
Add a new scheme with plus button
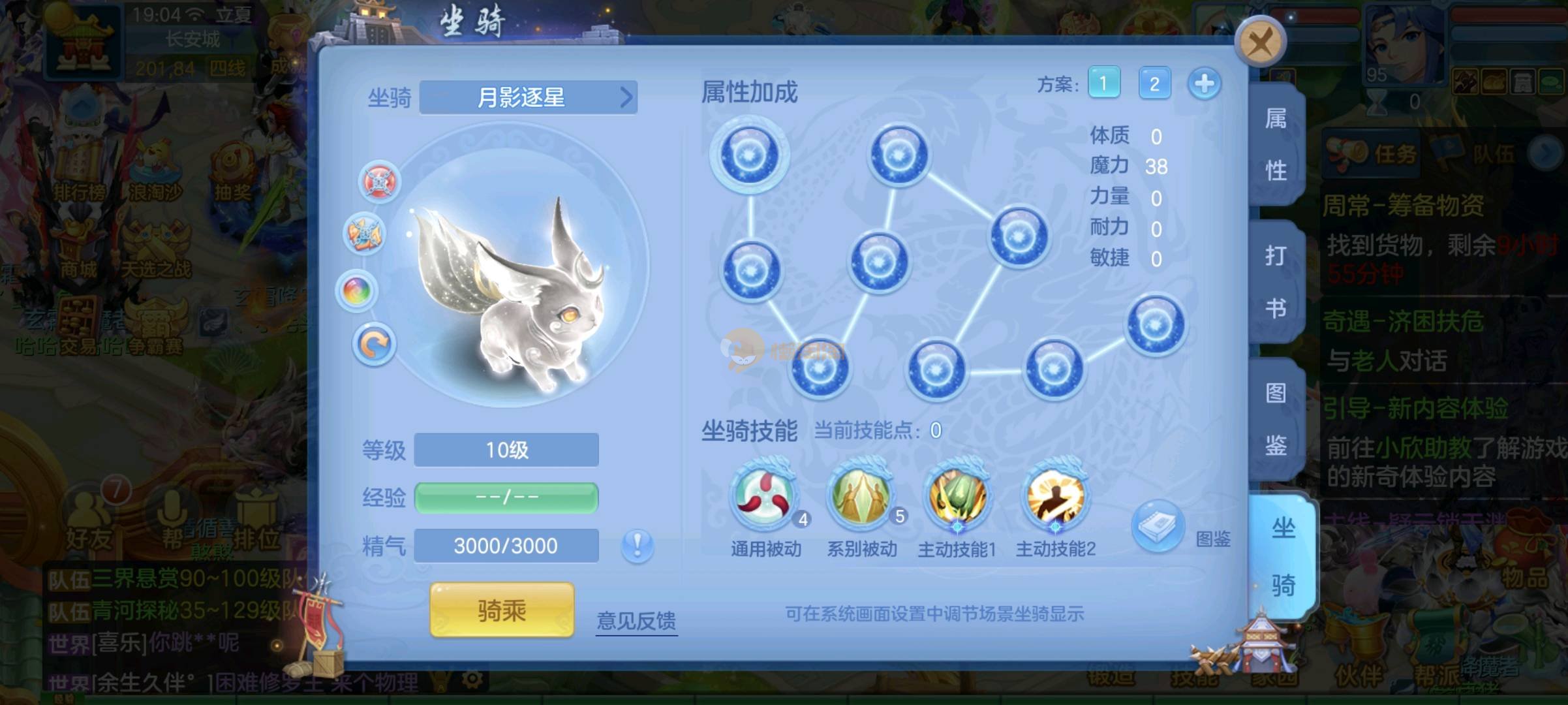(x=1204, y=84)
